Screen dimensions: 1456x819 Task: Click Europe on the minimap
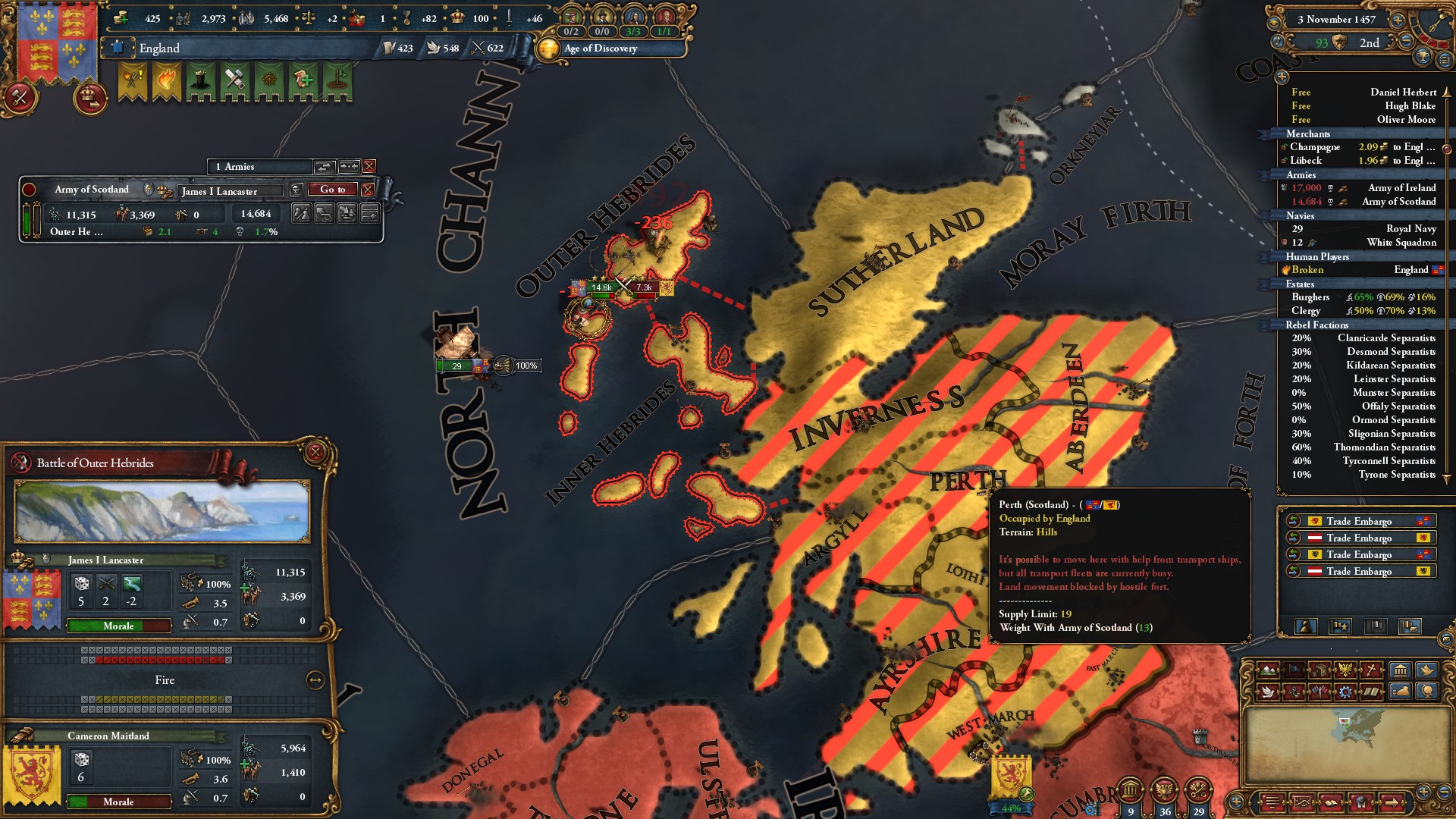(x=1360, y=726)
